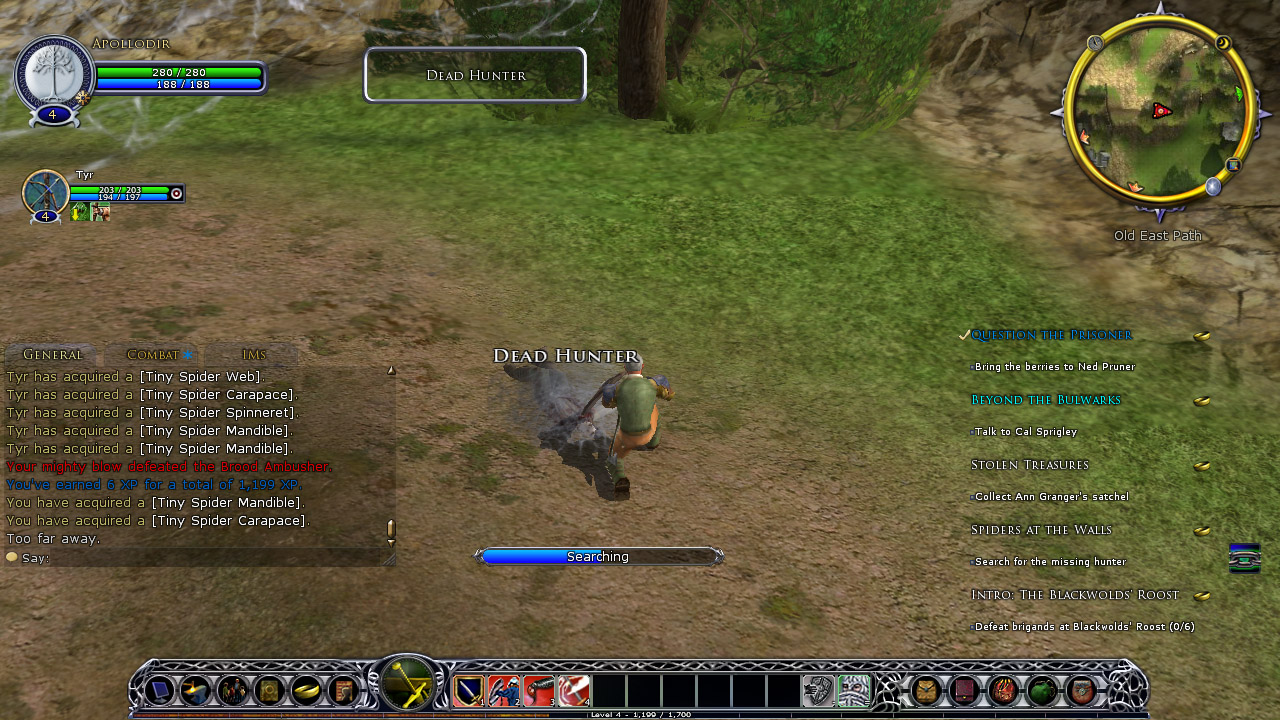1280x720 pixels.
Task: Select fellowship member Tyr's portrait
Action: (x=45, y=192)
